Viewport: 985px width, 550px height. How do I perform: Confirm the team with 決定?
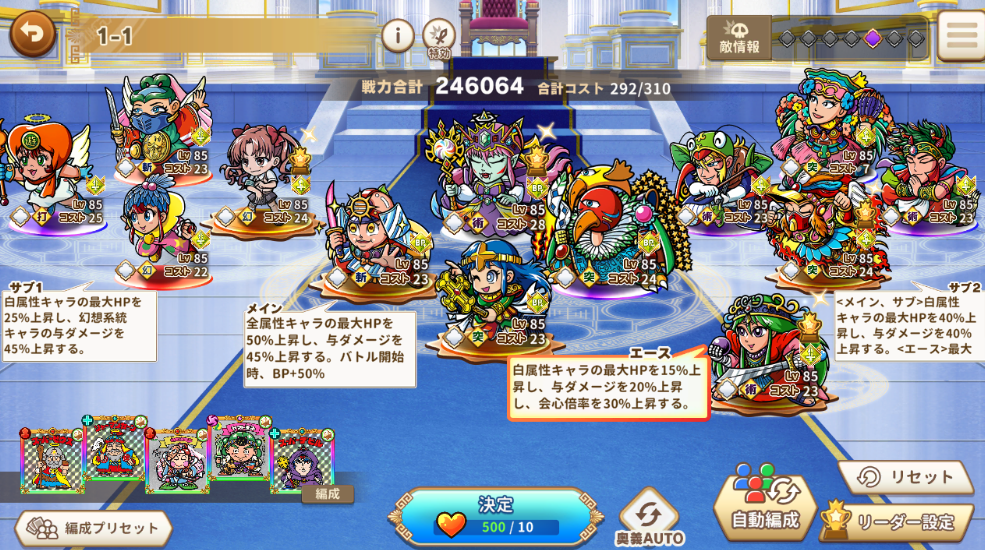[x=495, y=515]
